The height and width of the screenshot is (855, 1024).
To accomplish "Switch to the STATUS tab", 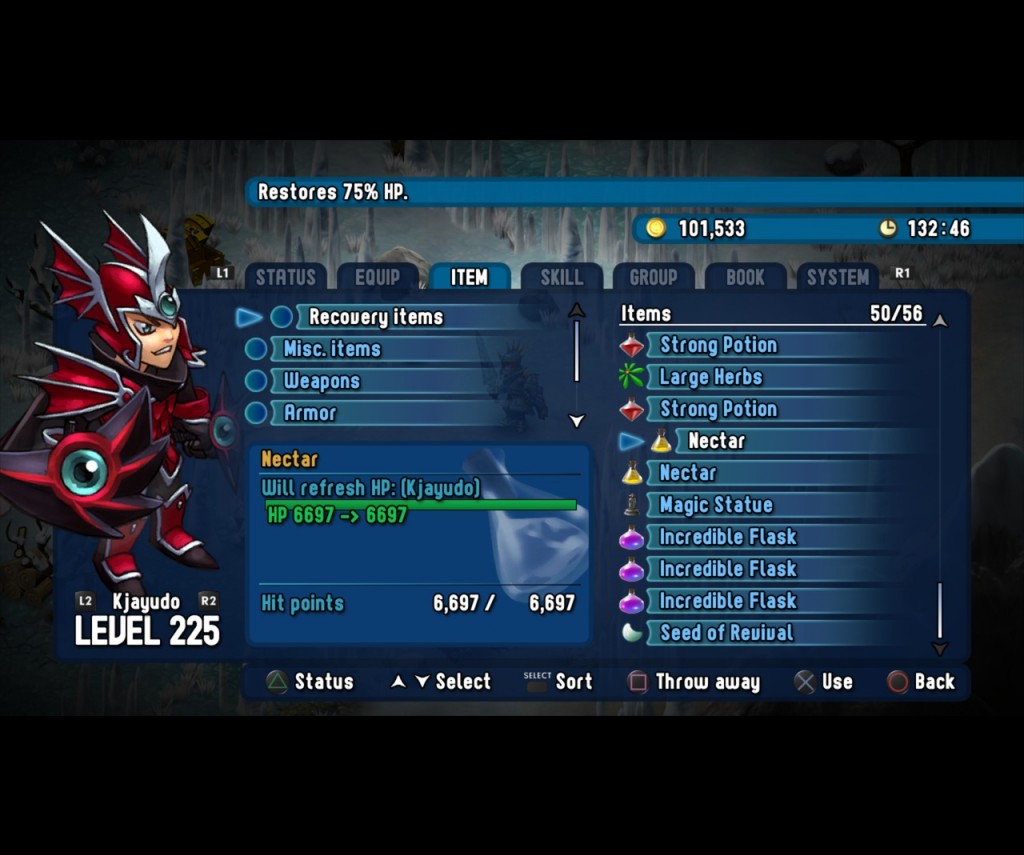I will coord(285,278).
